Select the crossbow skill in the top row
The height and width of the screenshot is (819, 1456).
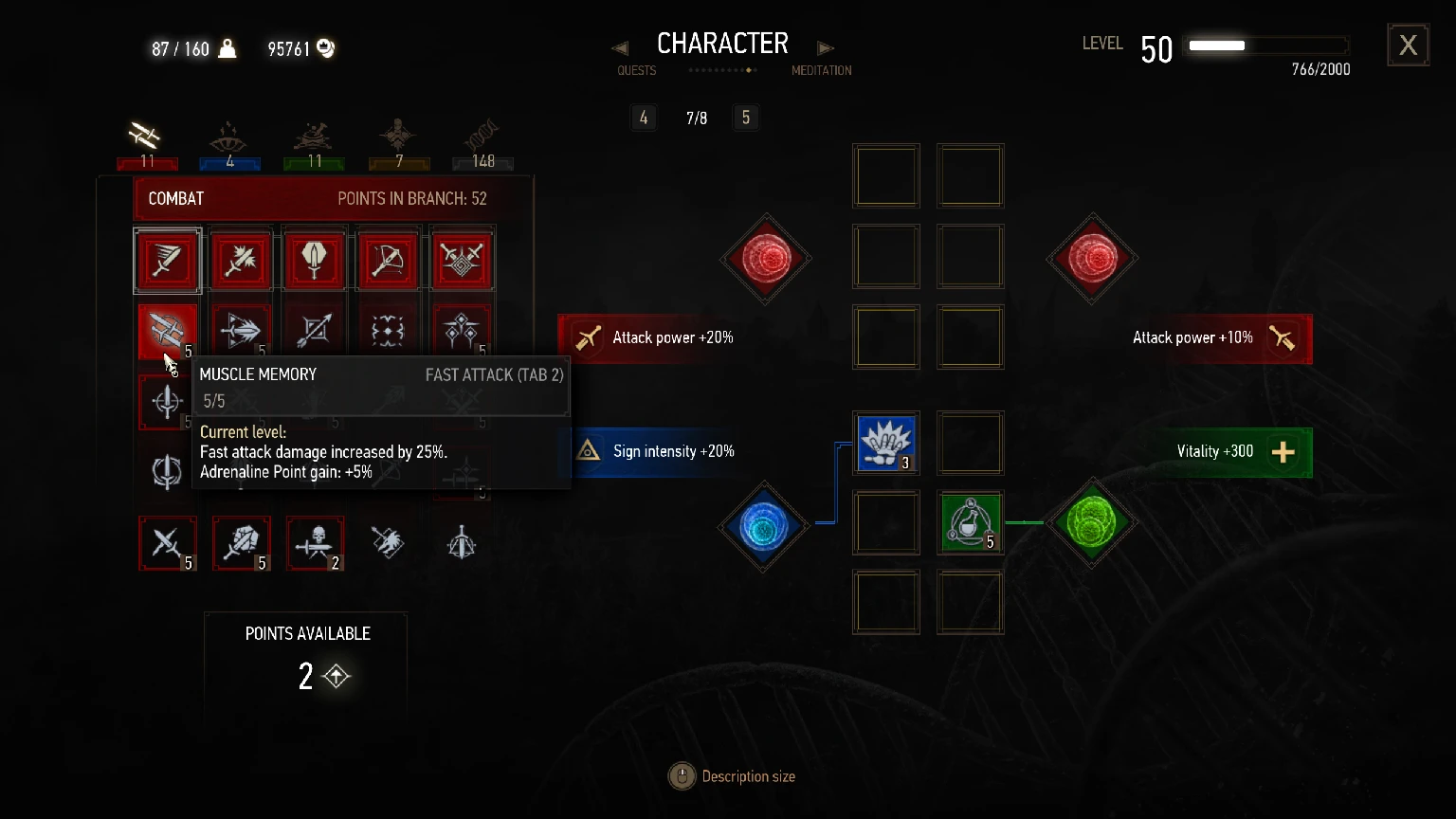(389, 259)
